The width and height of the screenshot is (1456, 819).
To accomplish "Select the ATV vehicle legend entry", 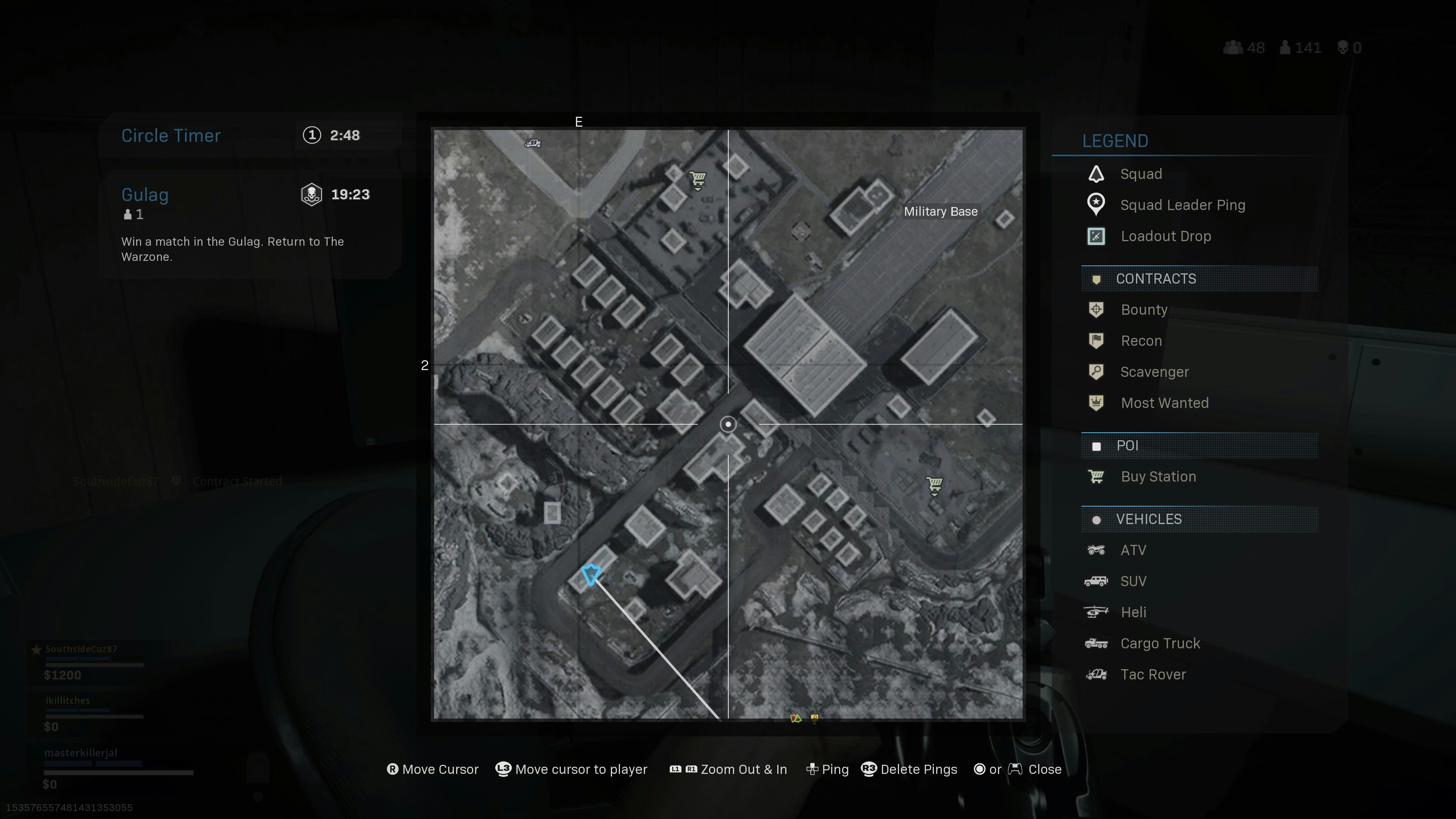I will click(1133, 550).
